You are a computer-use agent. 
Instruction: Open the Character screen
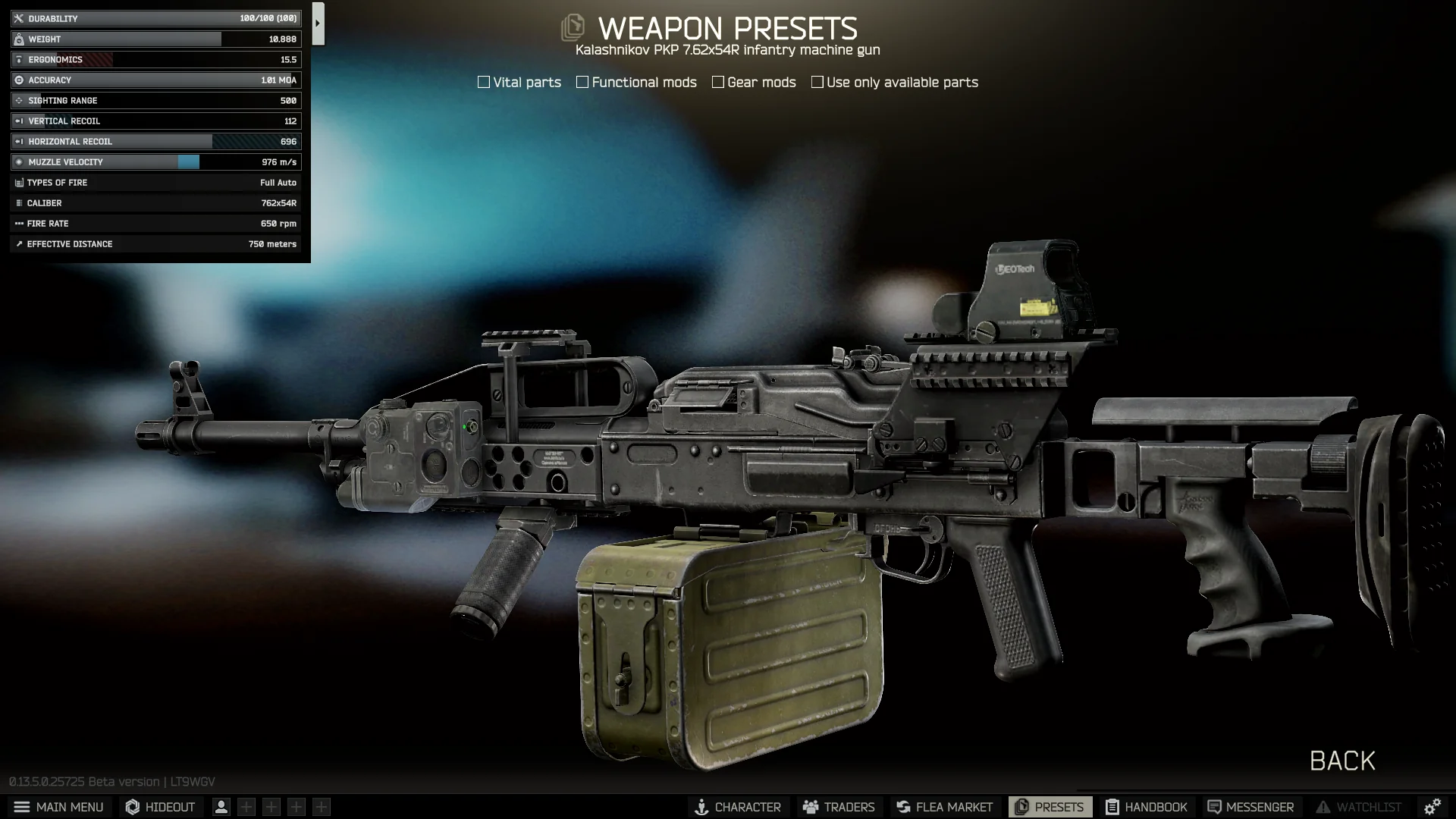pos(738,807)
